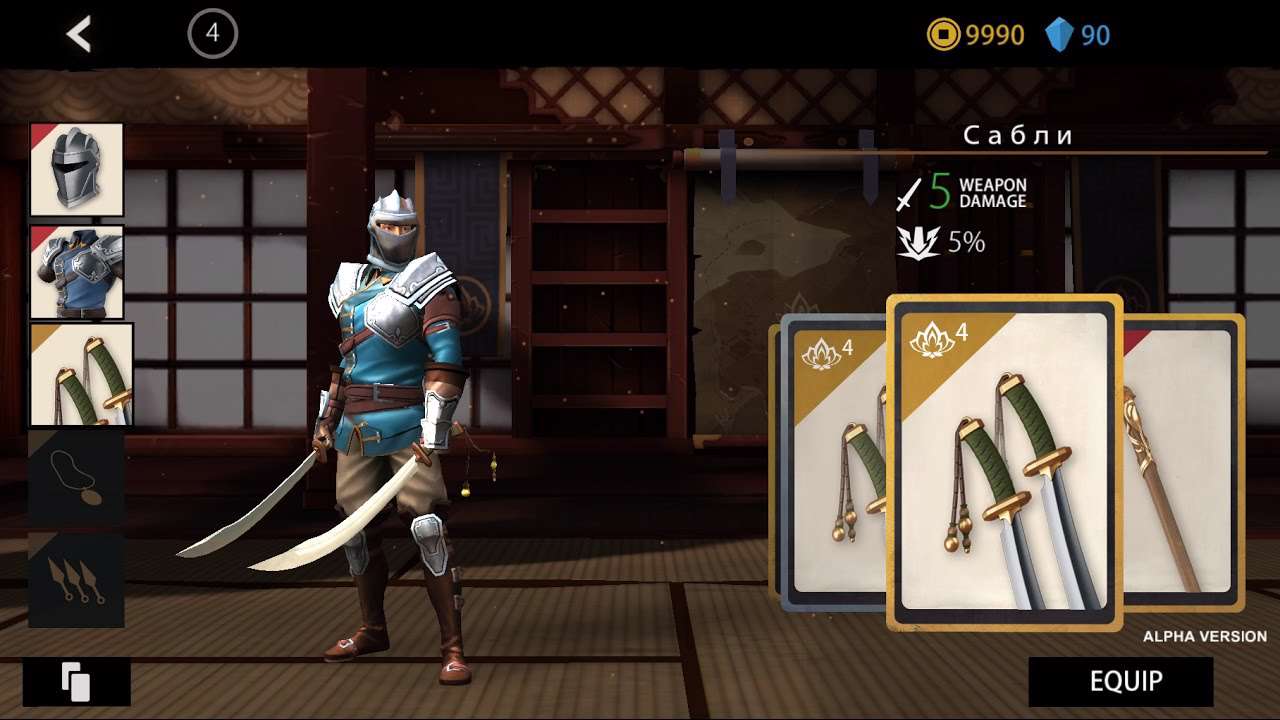1280x720 pixels.
Task: Select the blue body armor slot
Action: click(x=77, y=272)
